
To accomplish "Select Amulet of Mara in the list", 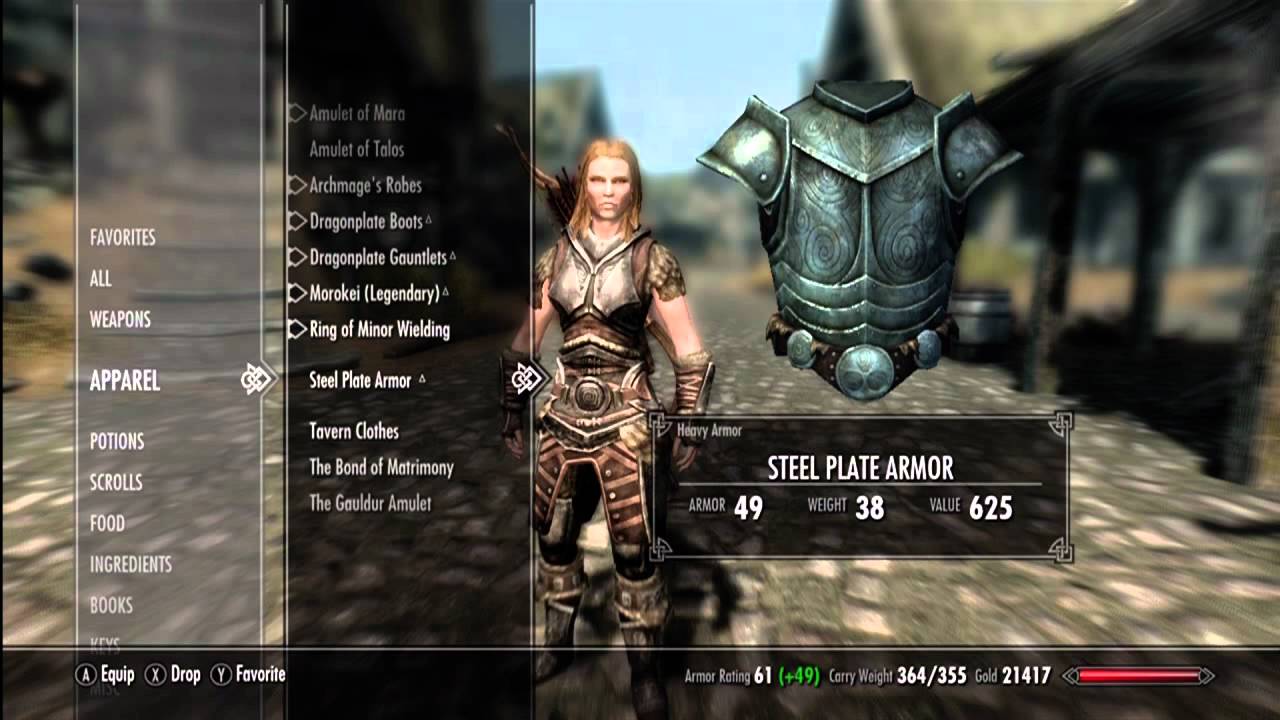I will click(x=357, y=114).
